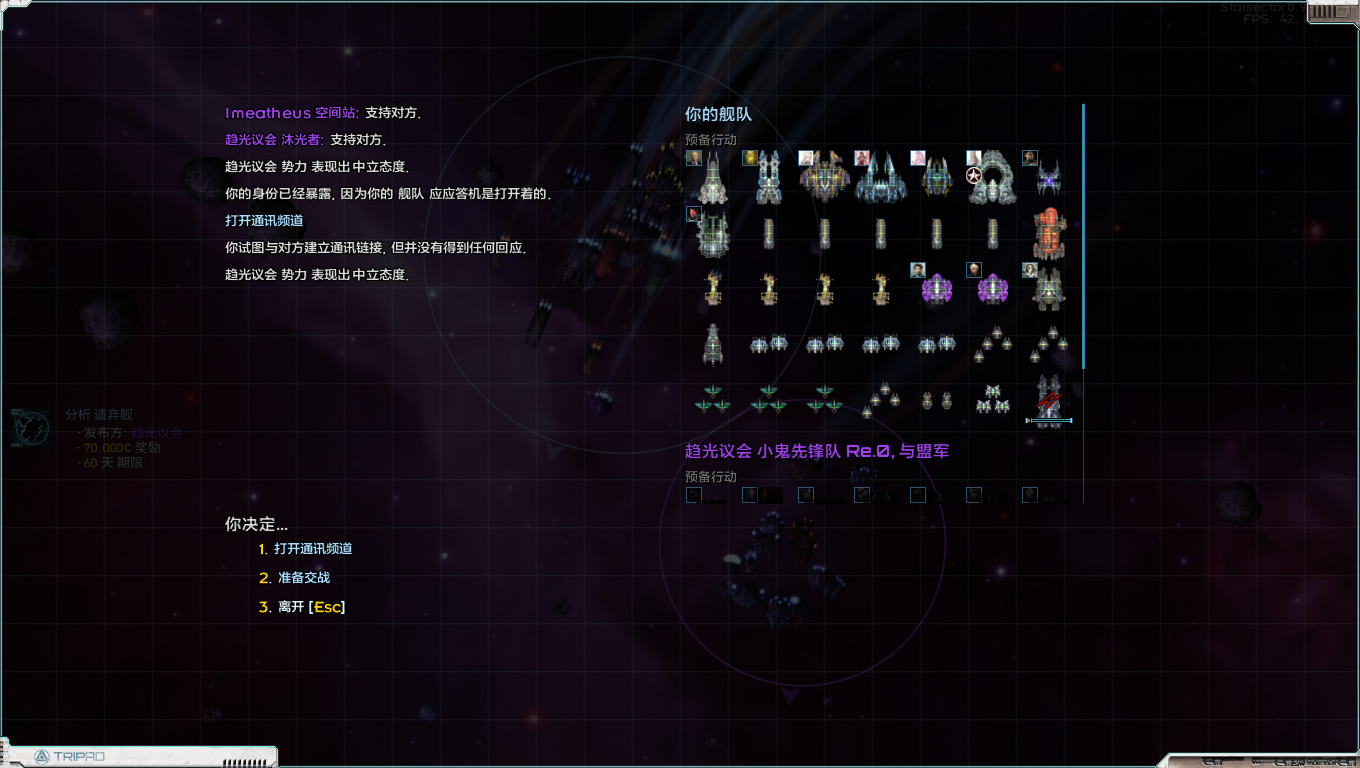Screen dimensions: 1360x768
Task: Select a purple phase ship in the third row
Action: [x=937, y=288]
